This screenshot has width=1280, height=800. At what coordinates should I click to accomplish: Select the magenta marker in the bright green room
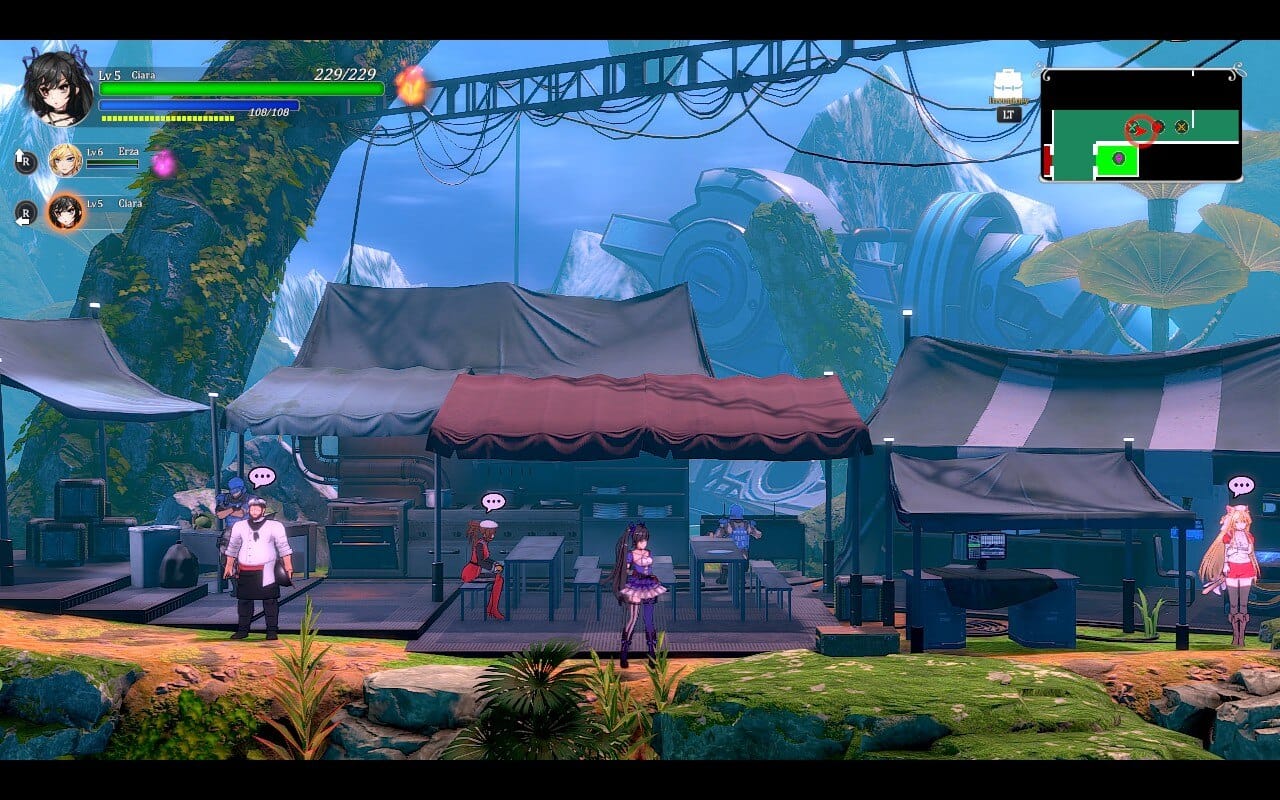tap(1118, 158)
